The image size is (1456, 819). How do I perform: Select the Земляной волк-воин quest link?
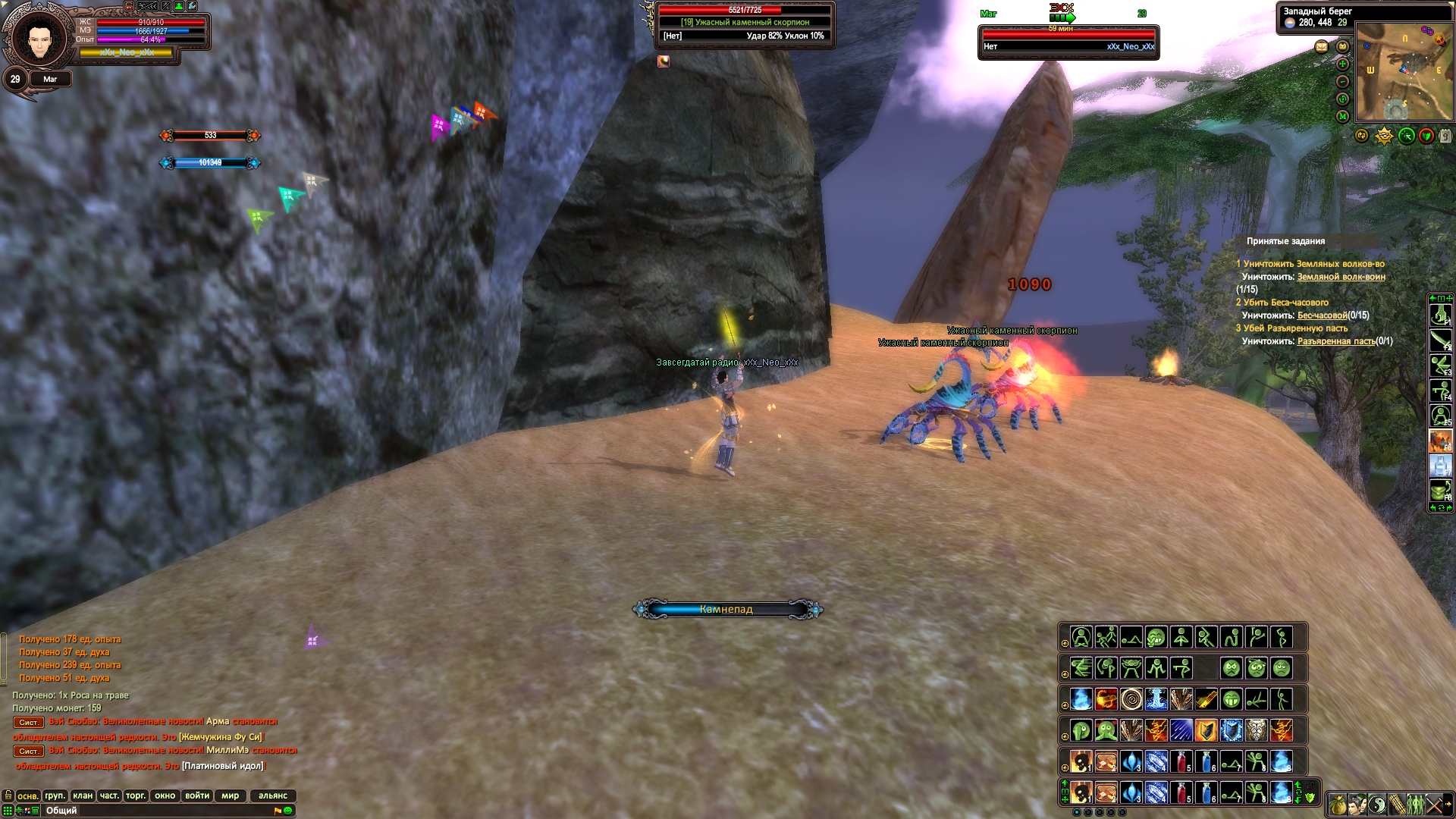point(1341,277)
